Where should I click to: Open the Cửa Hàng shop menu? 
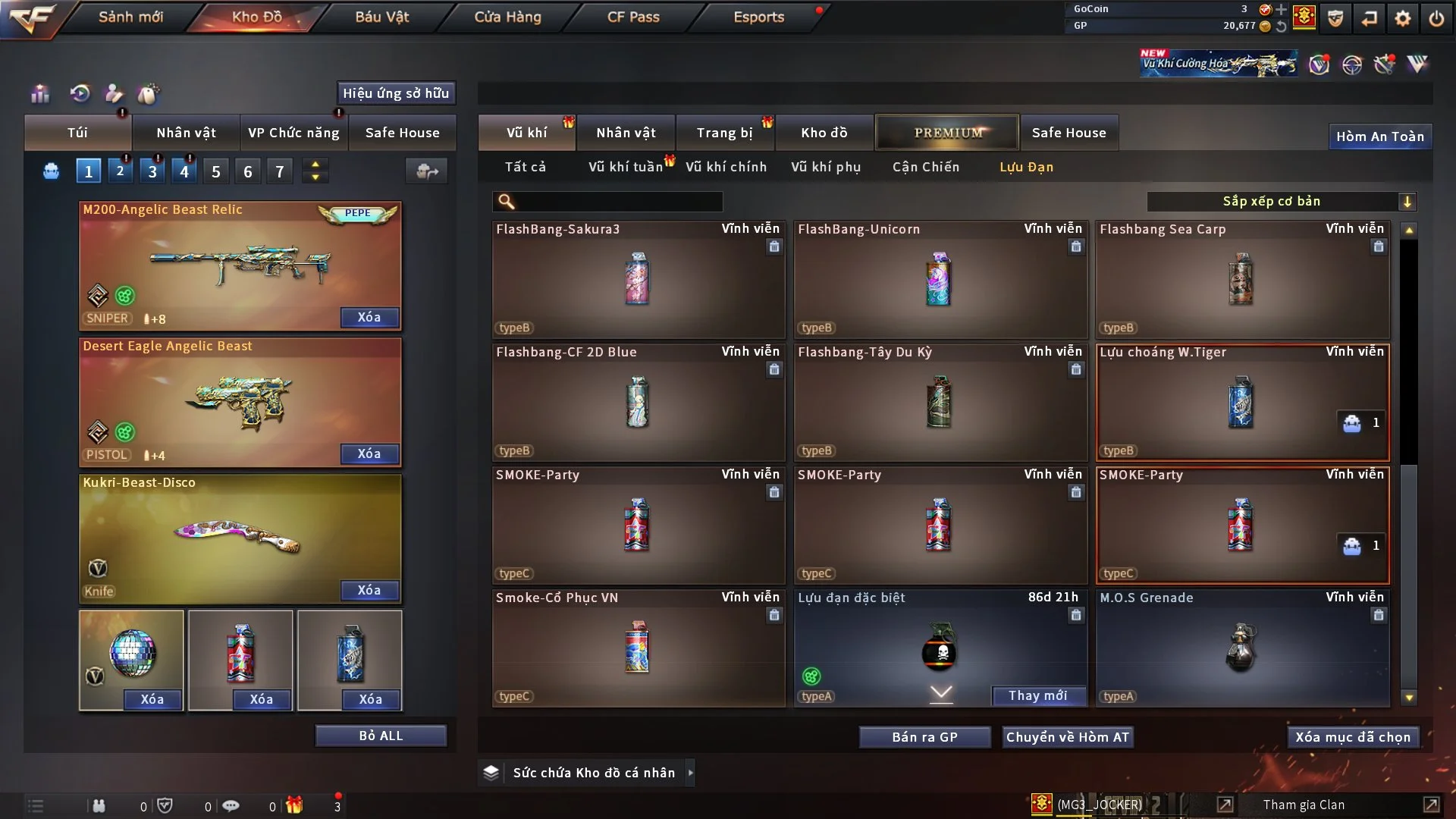(507, 17)
